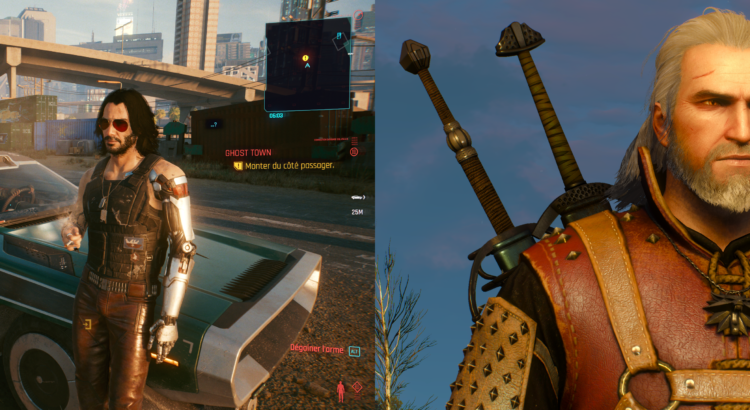
Task: Click the minimap in the top corner
Action: (307, 65)
